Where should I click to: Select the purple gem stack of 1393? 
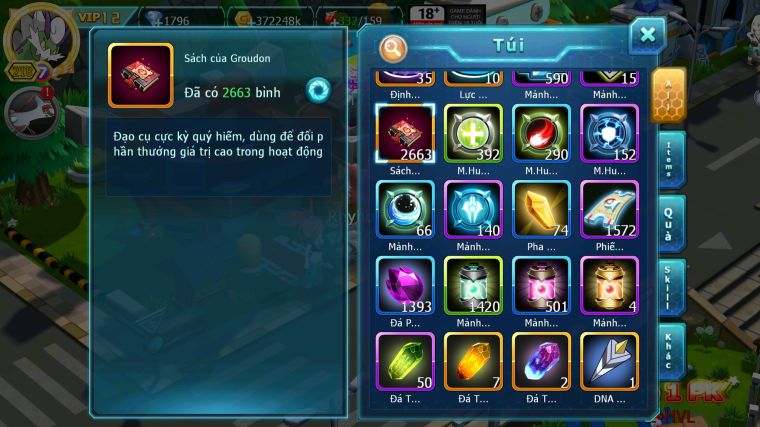(405, 285)
